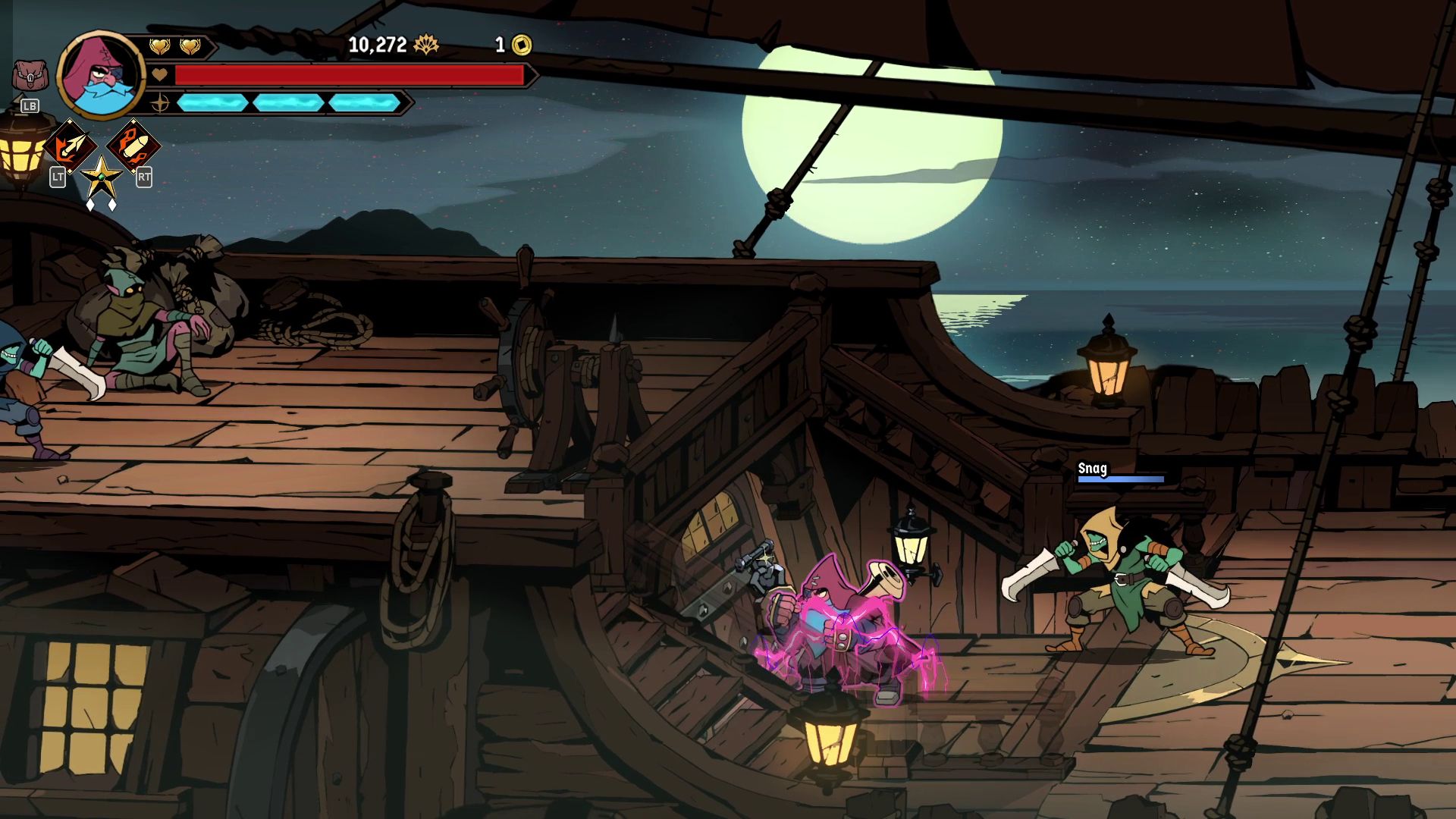Open the leather bag inventory icon
Viewport: 1456px width, 819px height.
pos(29,77)
